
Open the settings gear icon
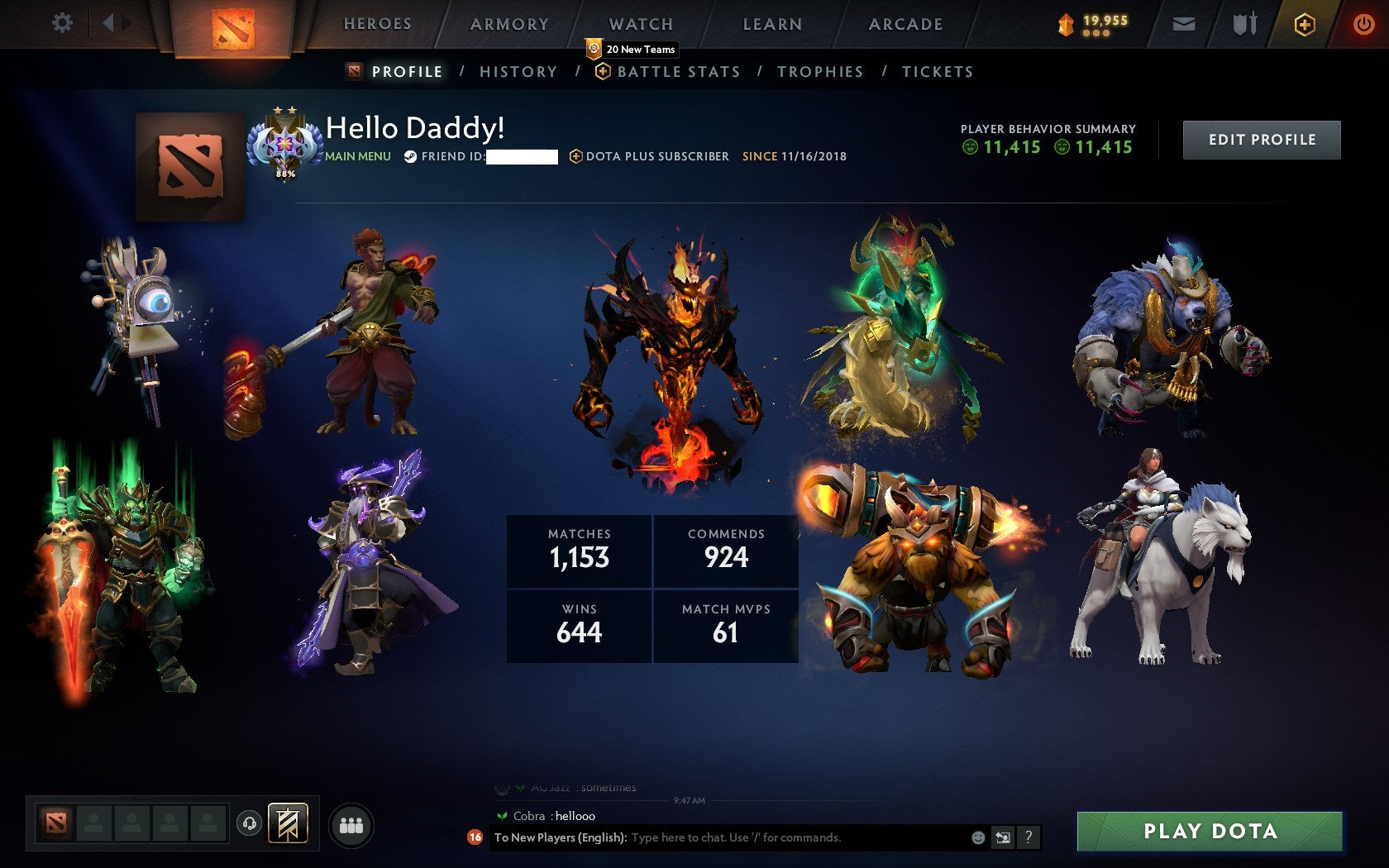(60, 24)
